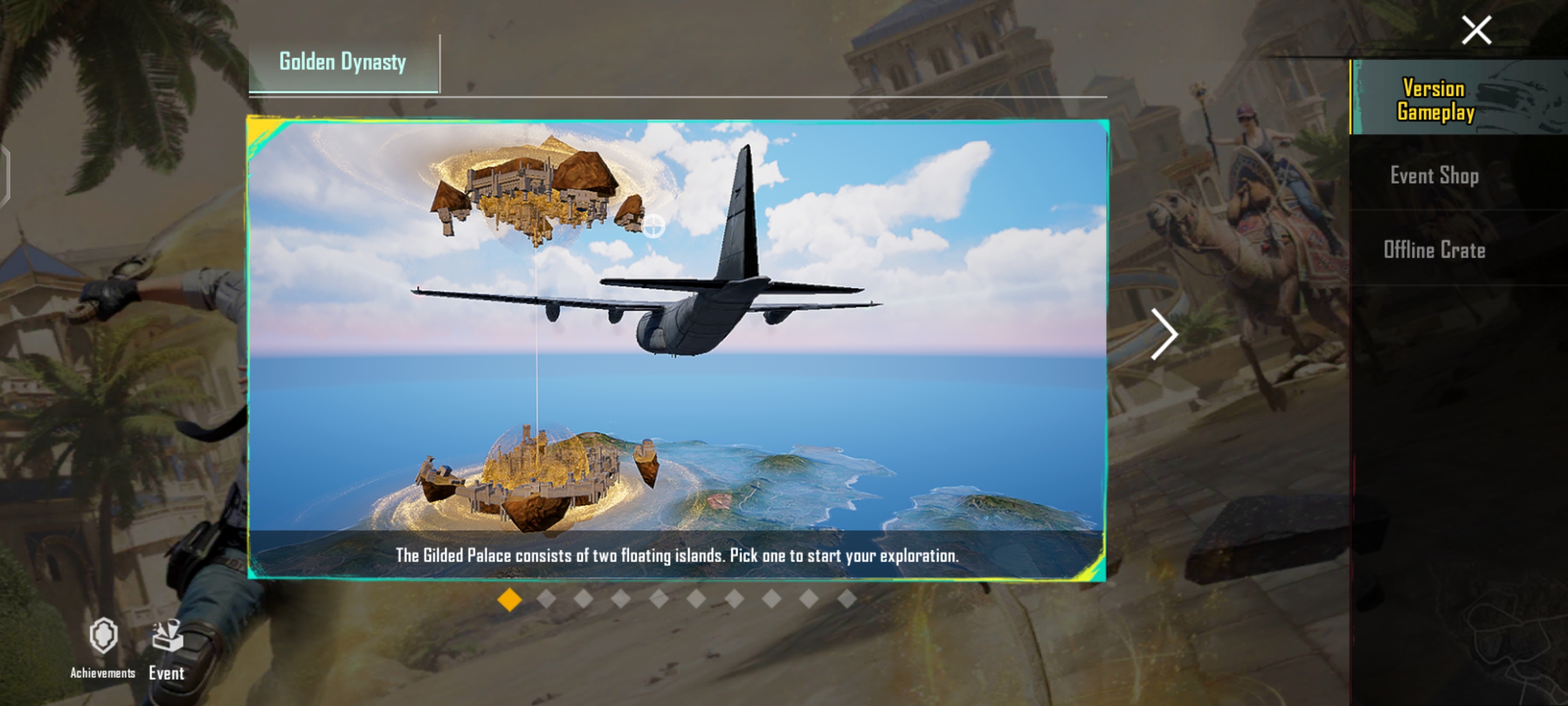This screenshot has height=706, width=1568.
Task: Jump to the last page indicator dot
Action: pyautogui.click(x=847, y=600)
